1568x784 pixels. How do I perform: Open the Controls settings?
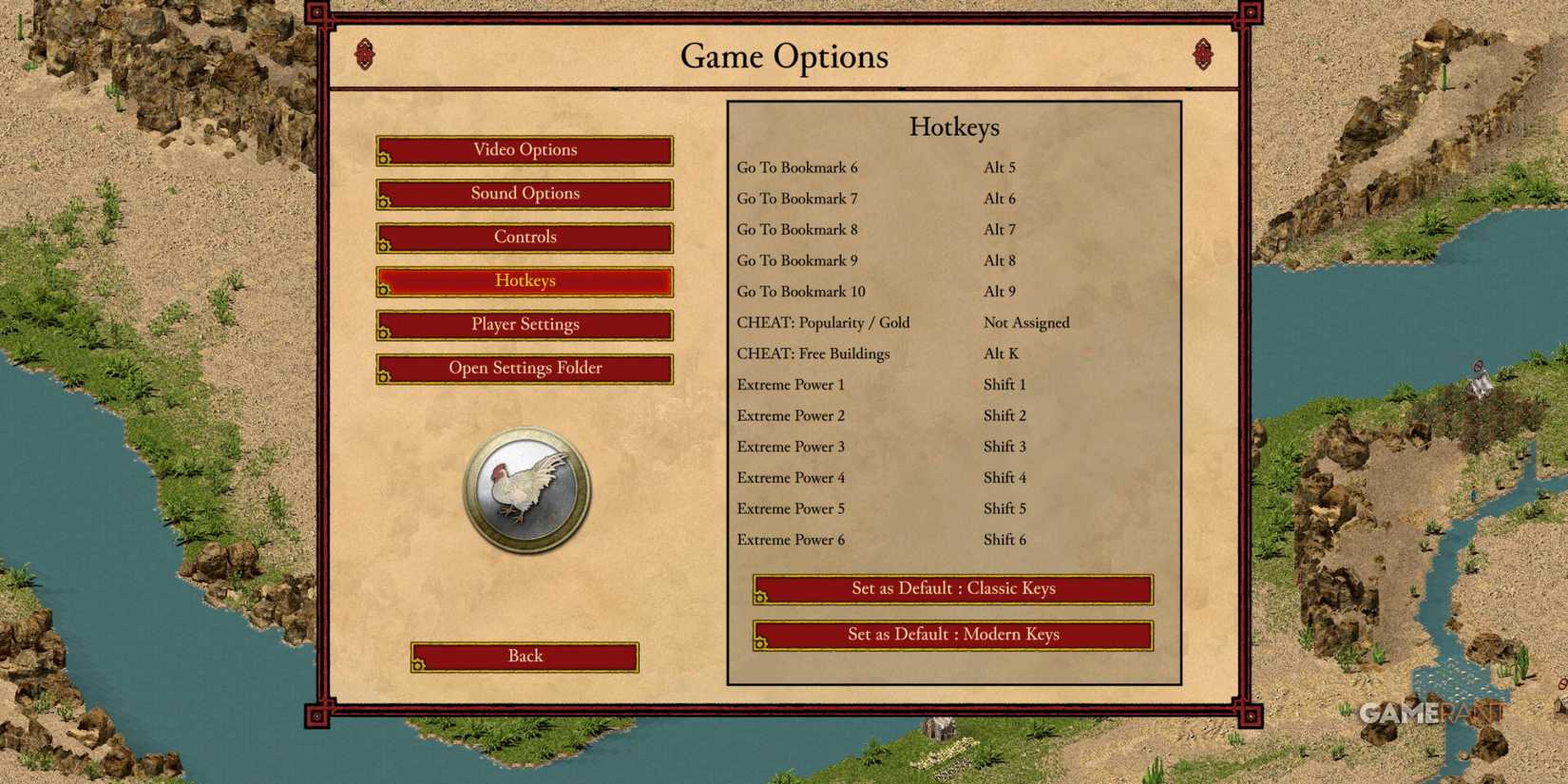click(524, 237)
